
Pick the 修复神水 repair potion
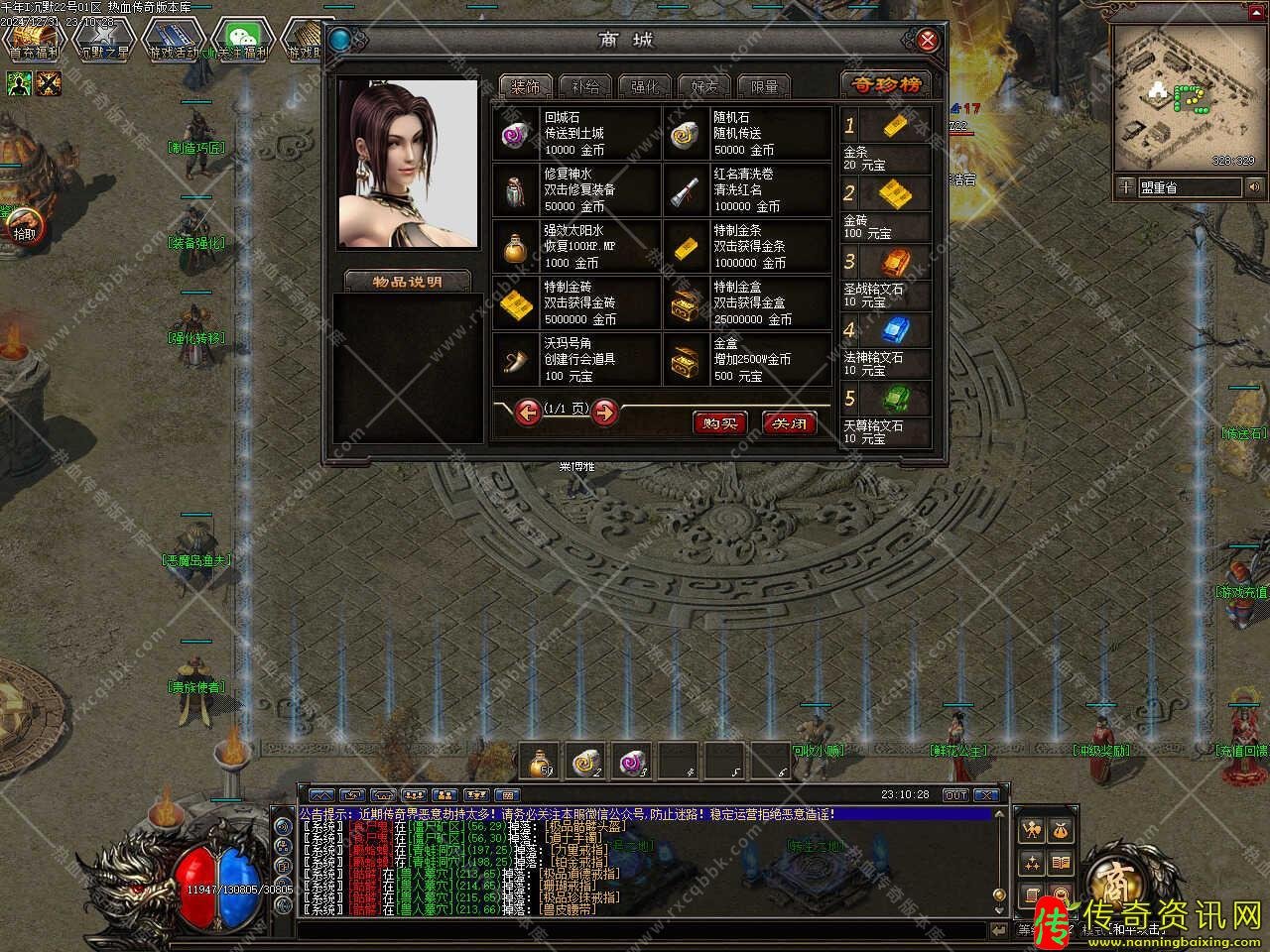(x=576, y=190)
